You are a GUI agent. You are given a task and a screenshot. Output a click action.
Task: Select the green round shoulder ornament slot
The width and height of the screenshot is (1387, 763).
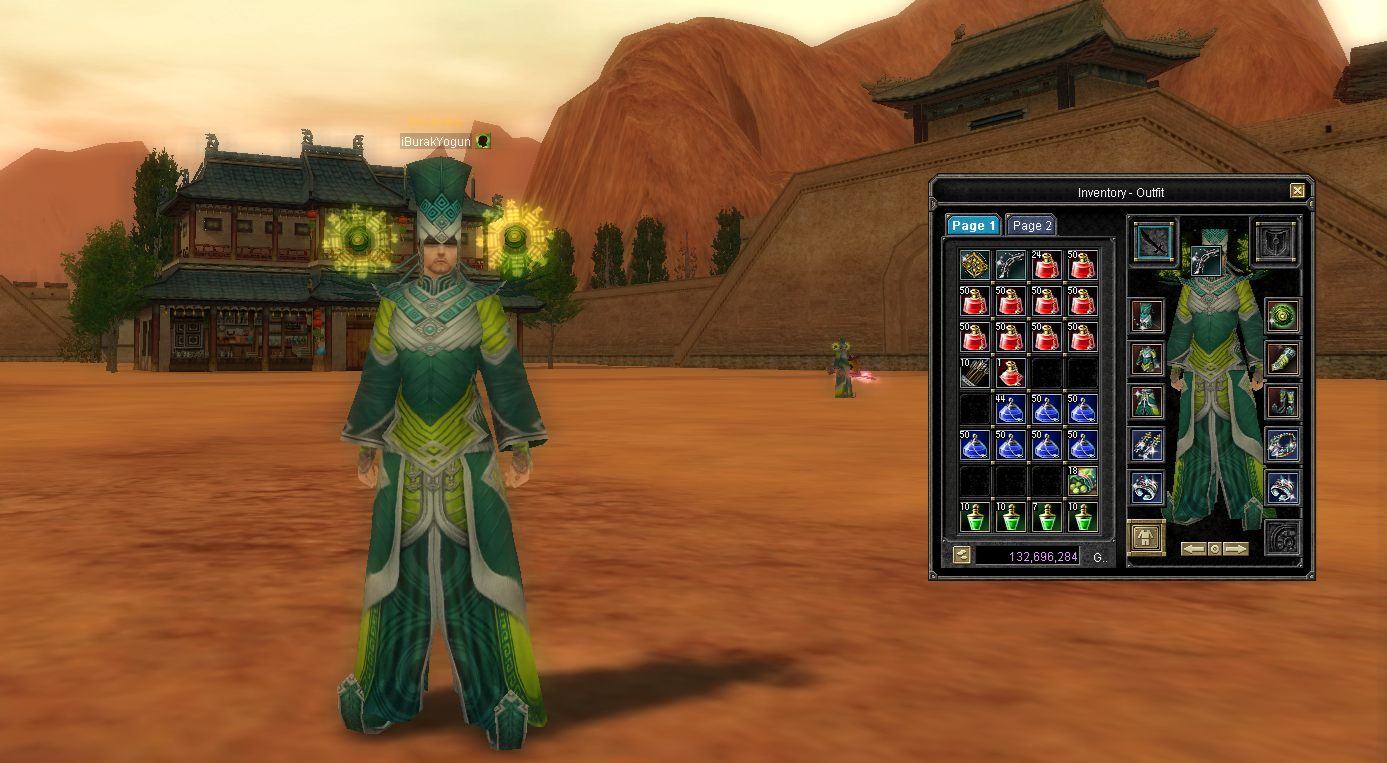[x=1282, y=316]
